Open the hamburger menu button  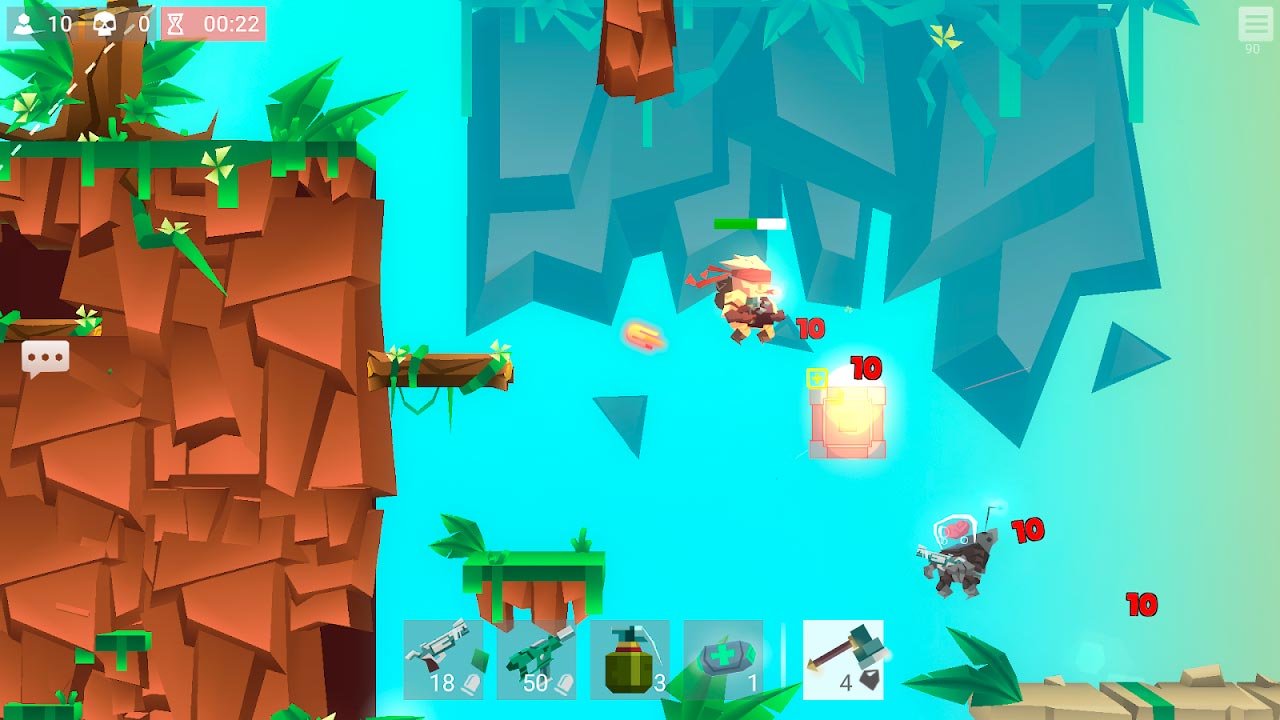coord(1254,24)
